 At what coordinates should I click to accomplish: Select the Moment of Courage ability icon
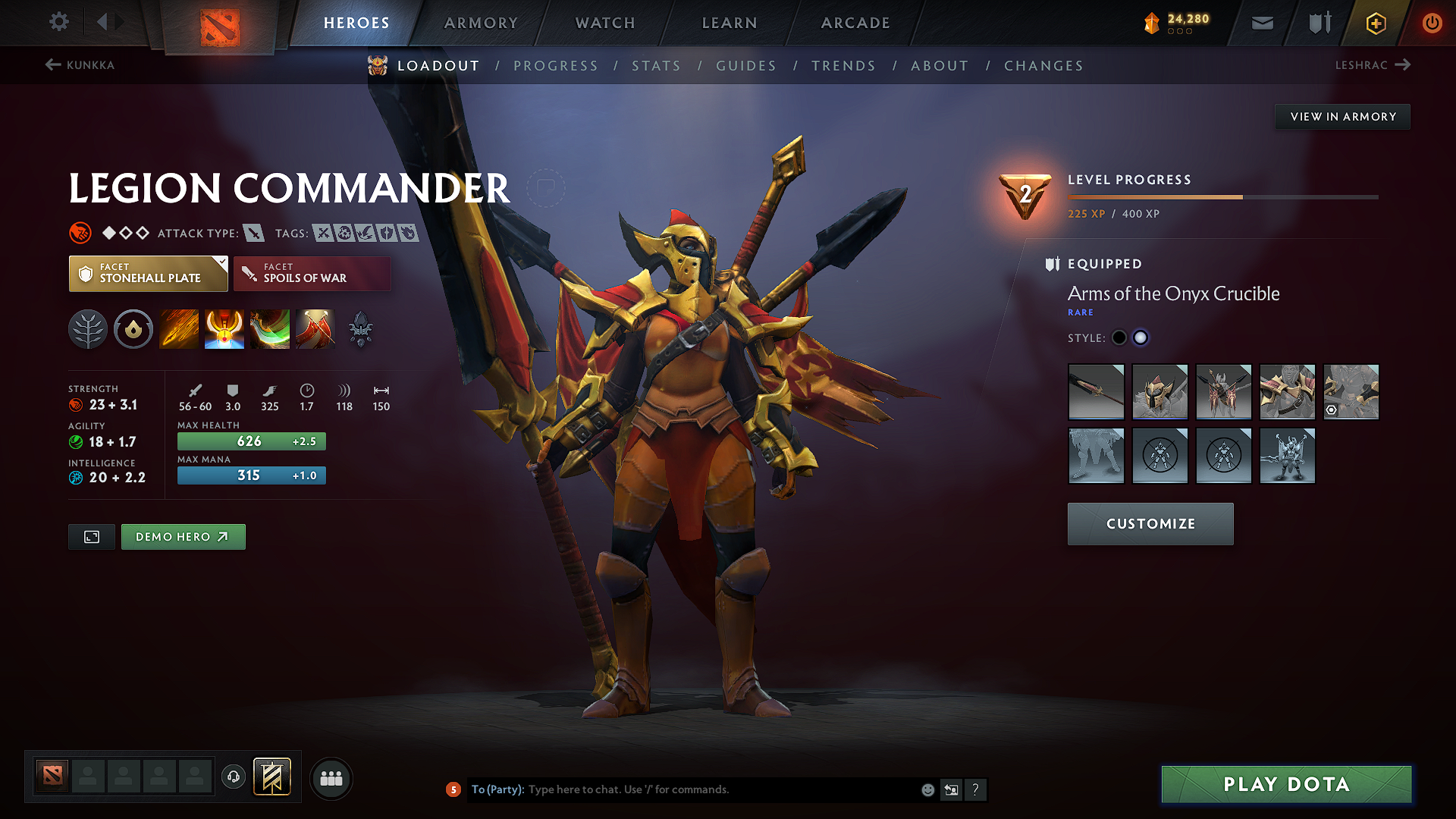point(269,329)
